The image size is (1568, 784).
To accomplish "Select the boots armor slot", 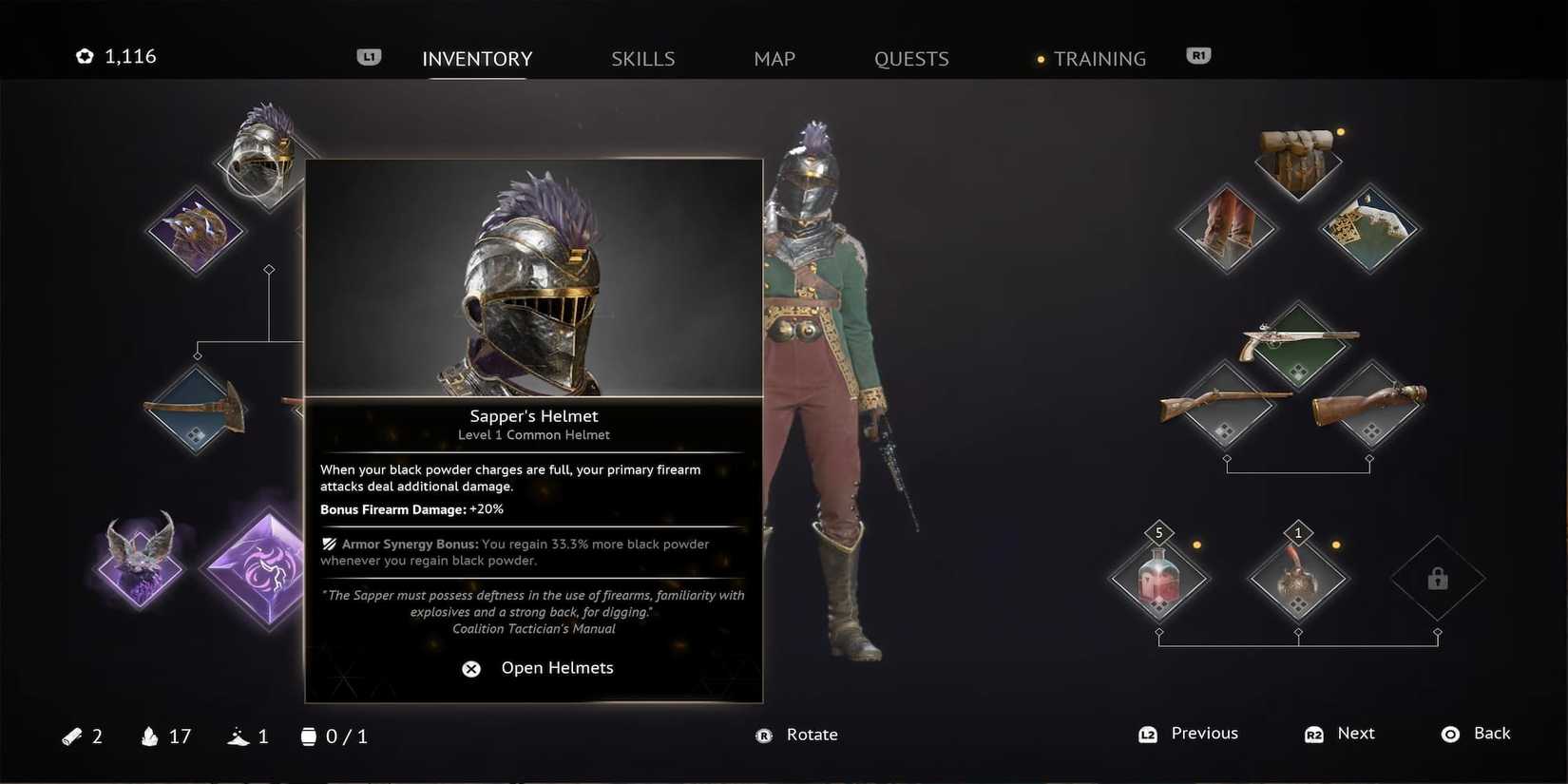I will pyautogui.click(x=1226, y=228).
